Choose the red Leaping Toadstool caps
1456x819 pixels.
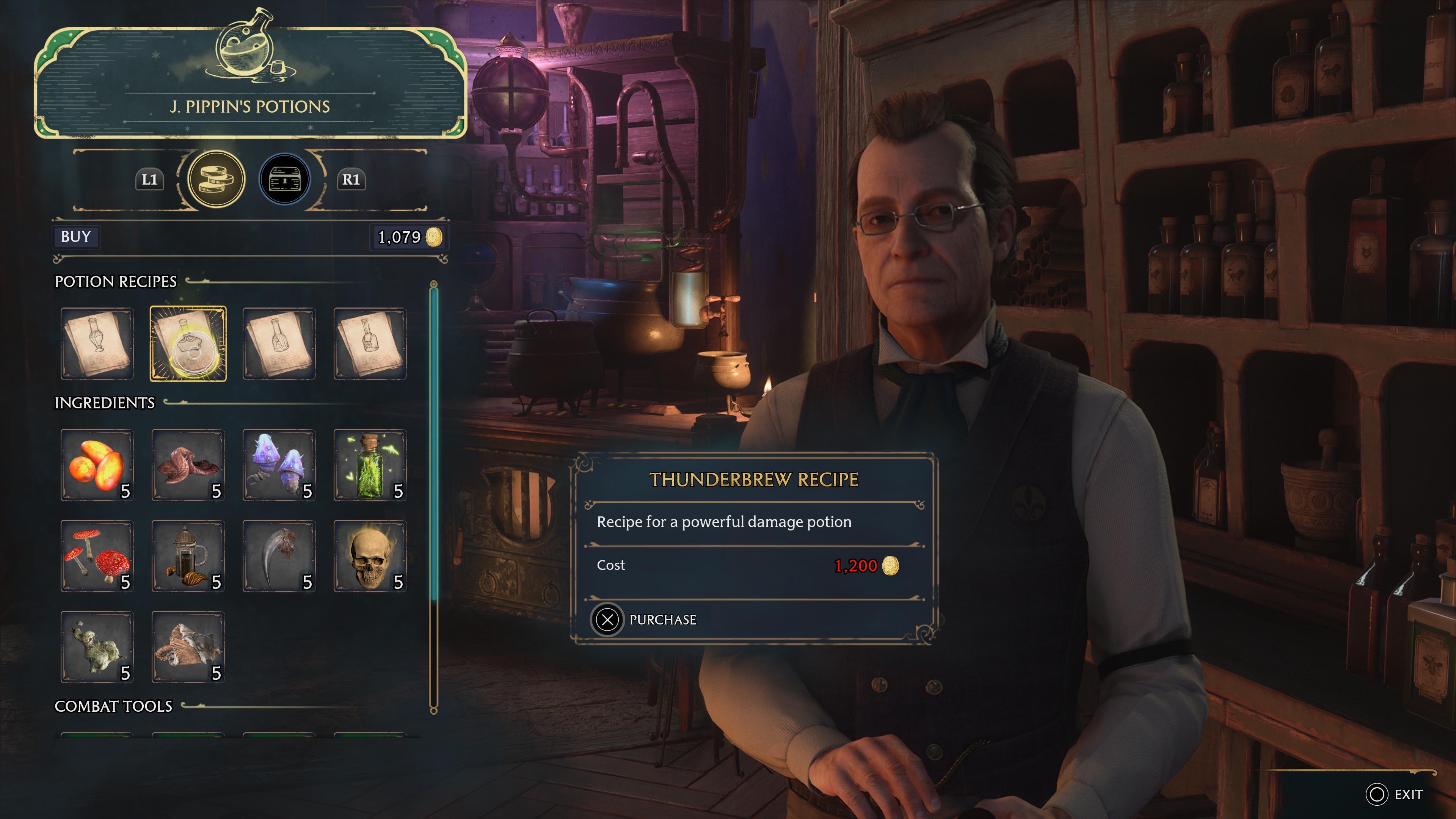tap(97, 555)
